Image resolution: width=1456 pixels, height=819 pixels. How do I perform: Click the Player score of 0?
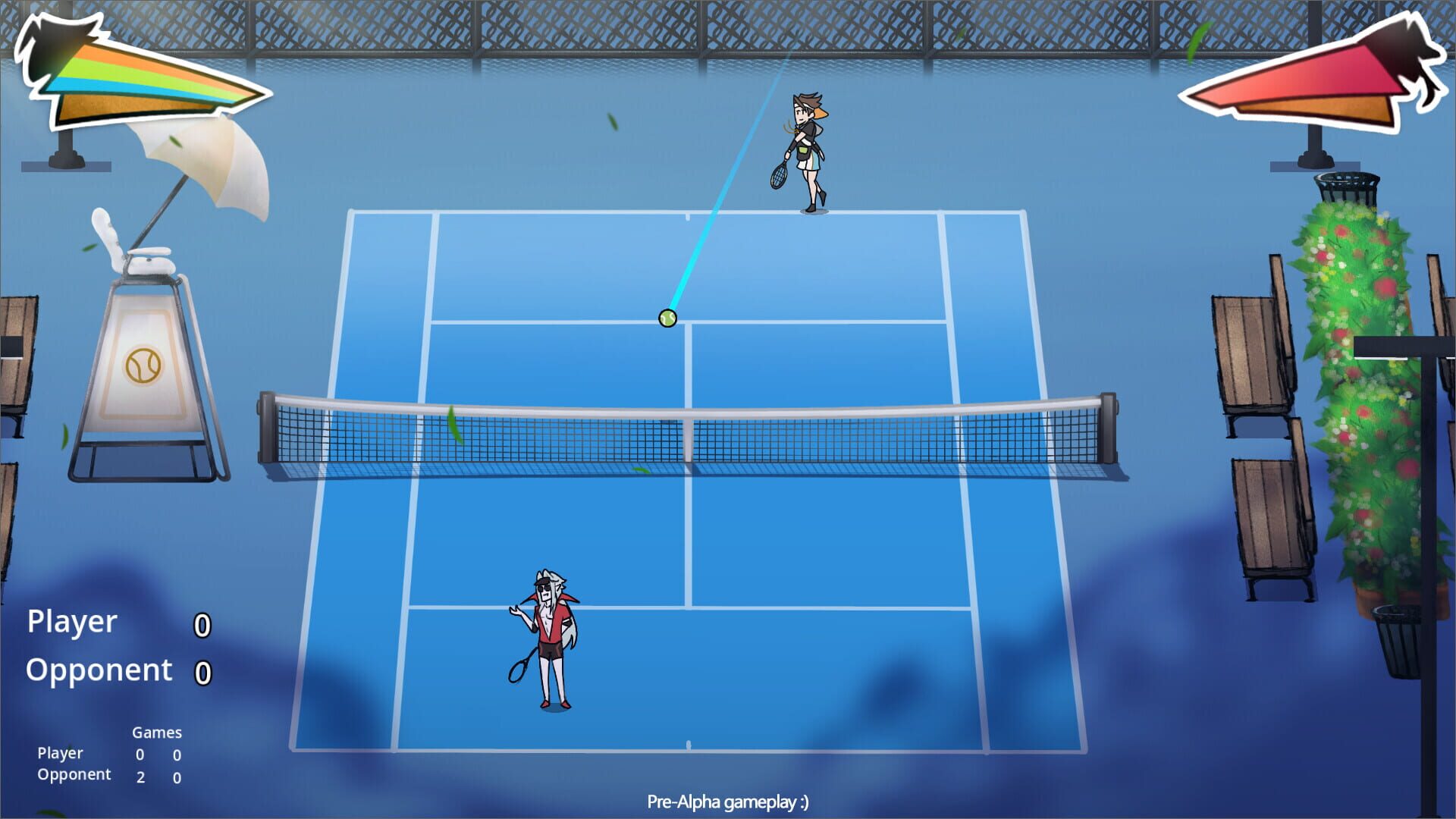202,623
